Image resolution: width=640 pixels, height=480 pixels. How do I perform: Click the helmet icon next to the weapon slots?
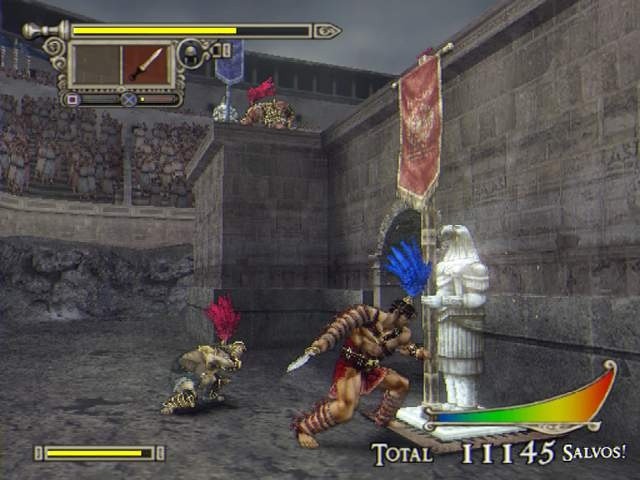[x=190, y=52]
